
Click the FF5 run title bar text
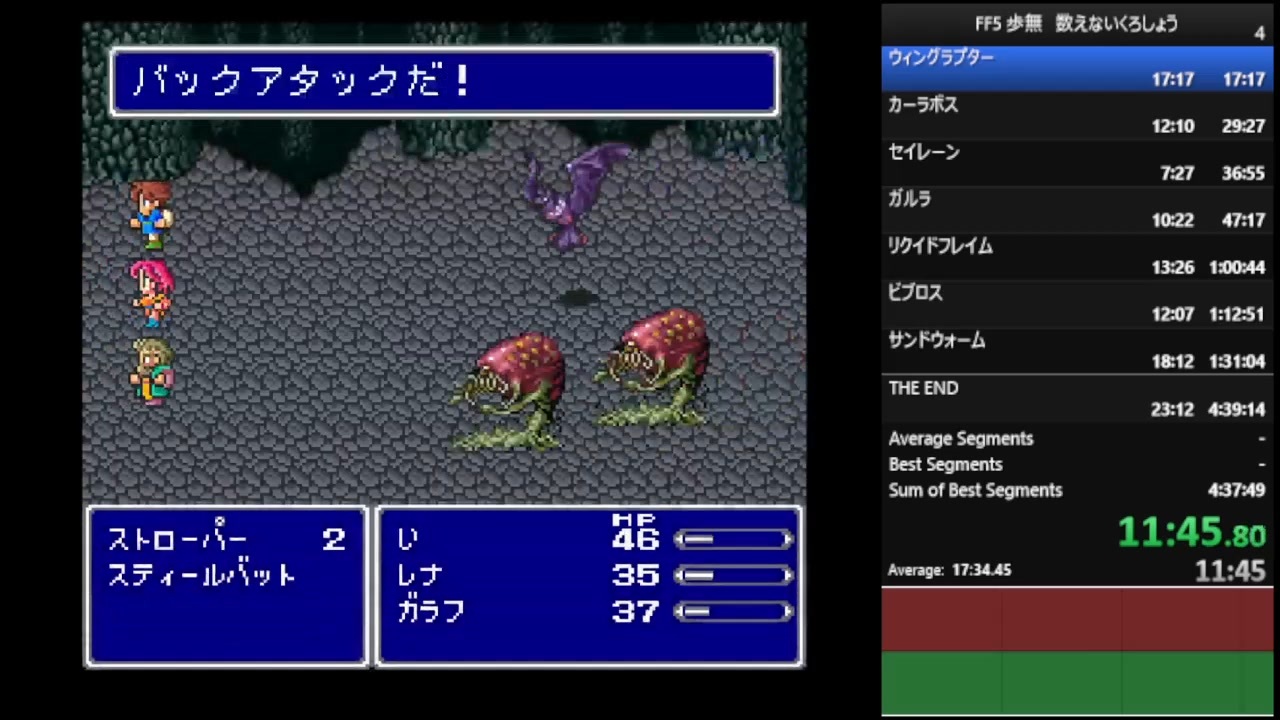pos(1075,24)
